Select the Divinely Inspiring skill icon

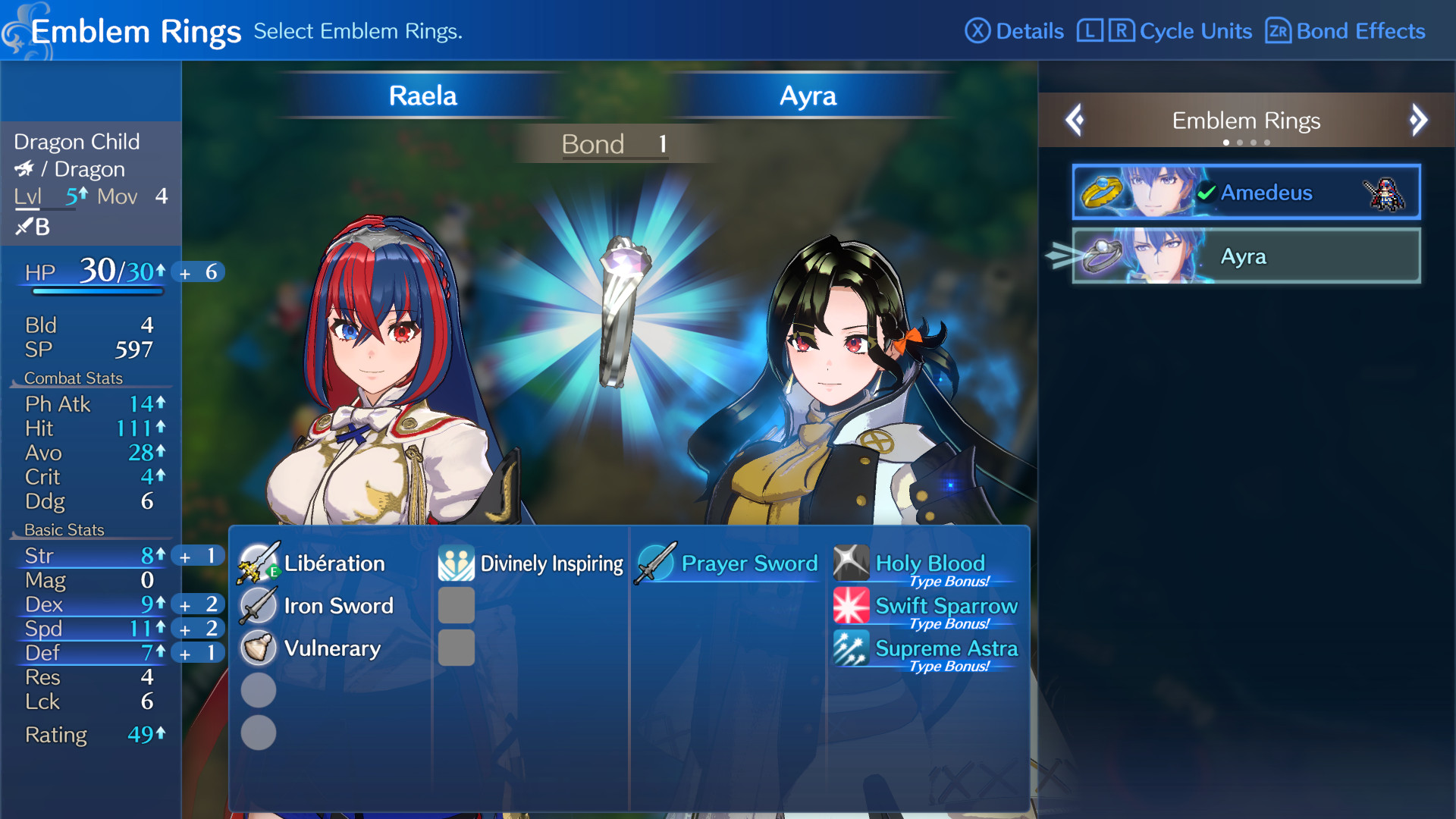(x=456, y=563)
